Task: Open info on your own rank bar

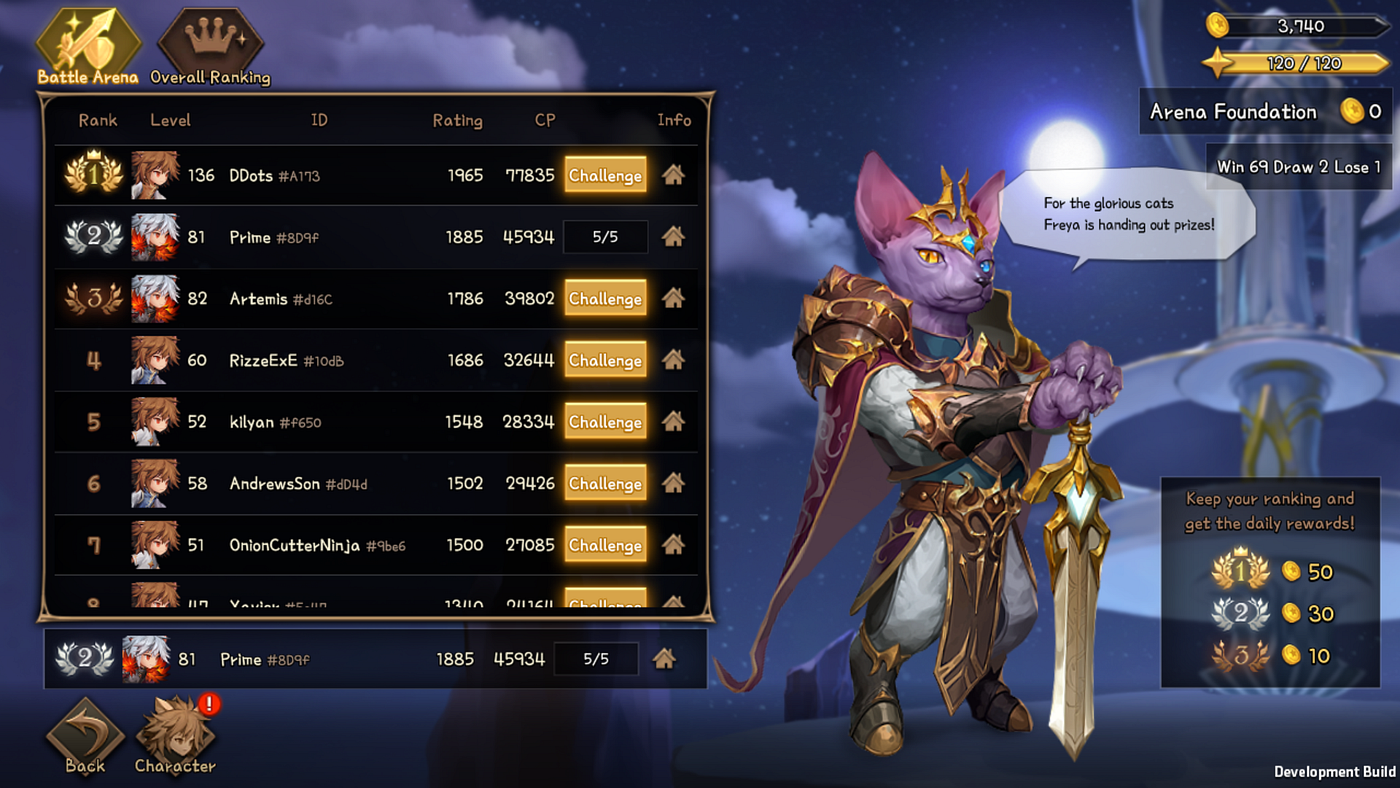Action: (664, 659)
